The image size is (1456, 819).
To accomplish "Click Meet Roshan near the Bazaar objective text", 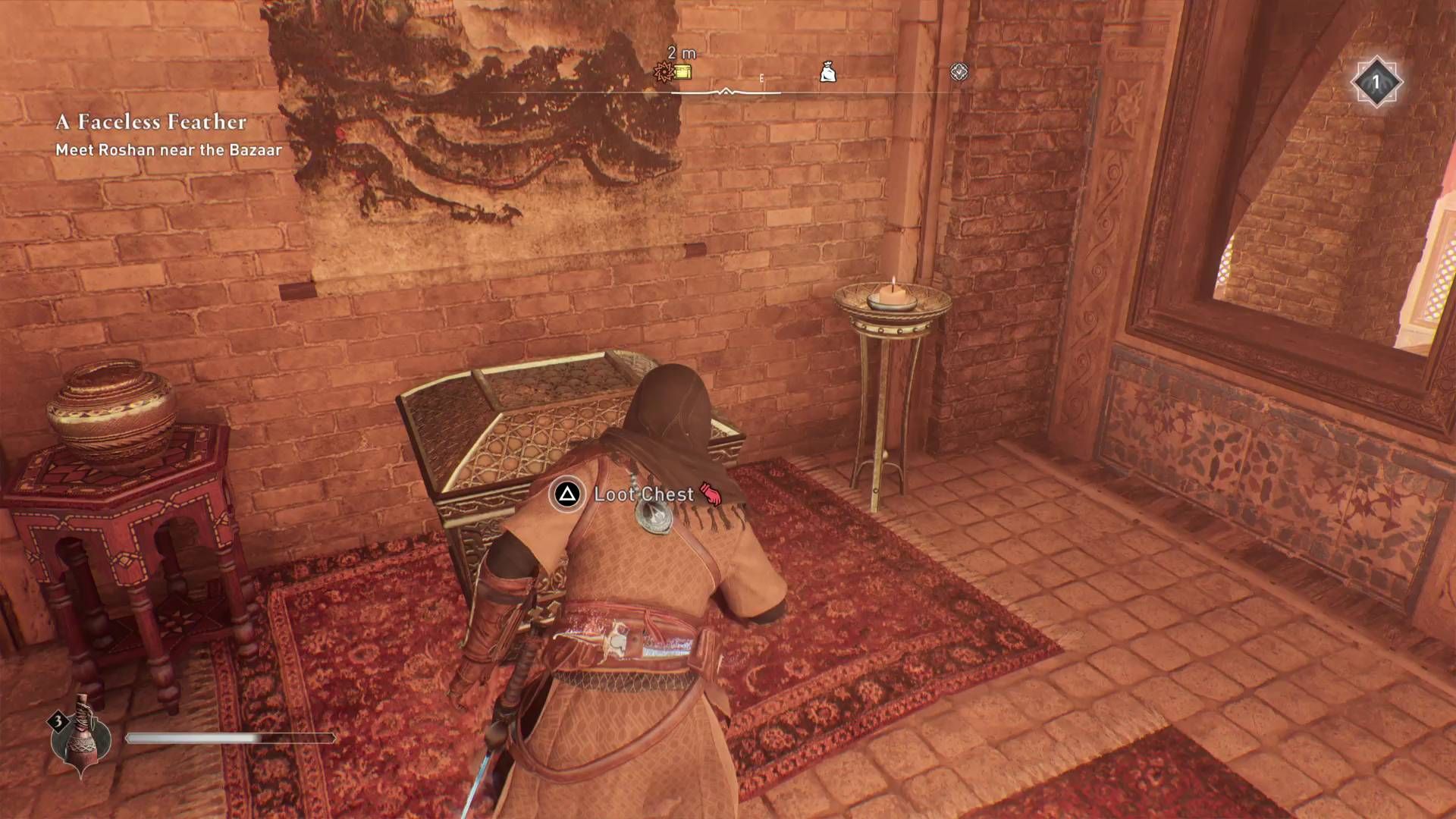I will click(168, 150).
